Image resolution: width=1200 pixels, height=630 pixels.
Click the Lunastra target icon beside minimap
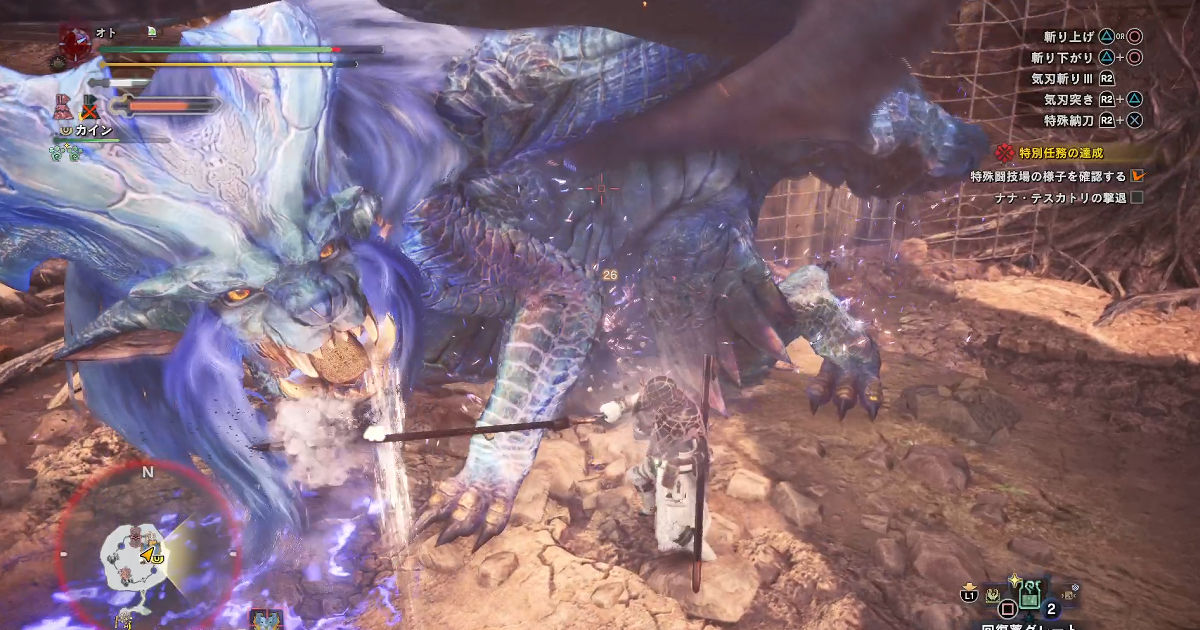pos(266,620)
